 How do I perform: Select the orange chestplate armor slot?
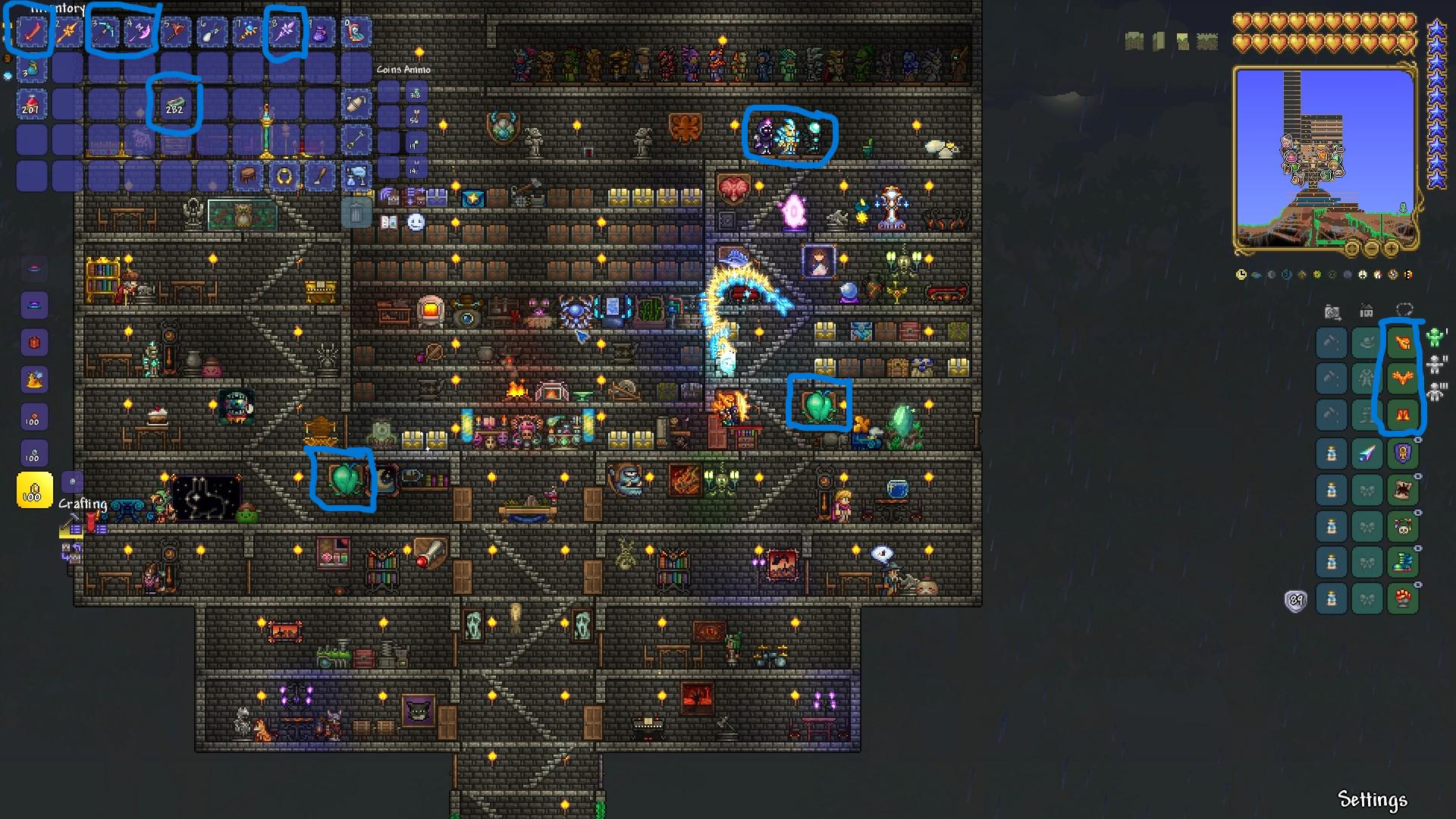[1402, 378]
